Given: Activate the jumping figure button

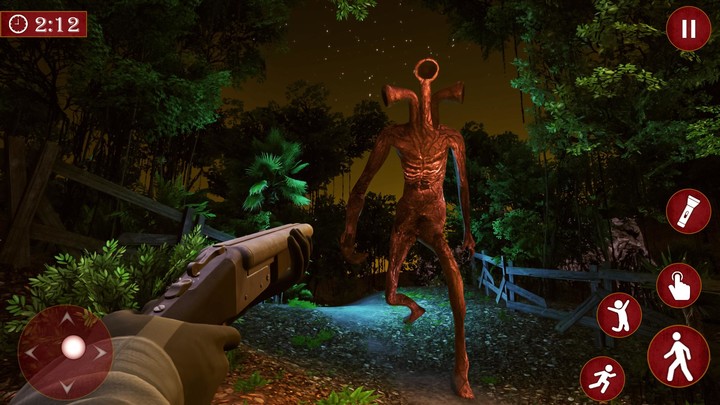Looking at the screenshot, I should pos(619,315).
